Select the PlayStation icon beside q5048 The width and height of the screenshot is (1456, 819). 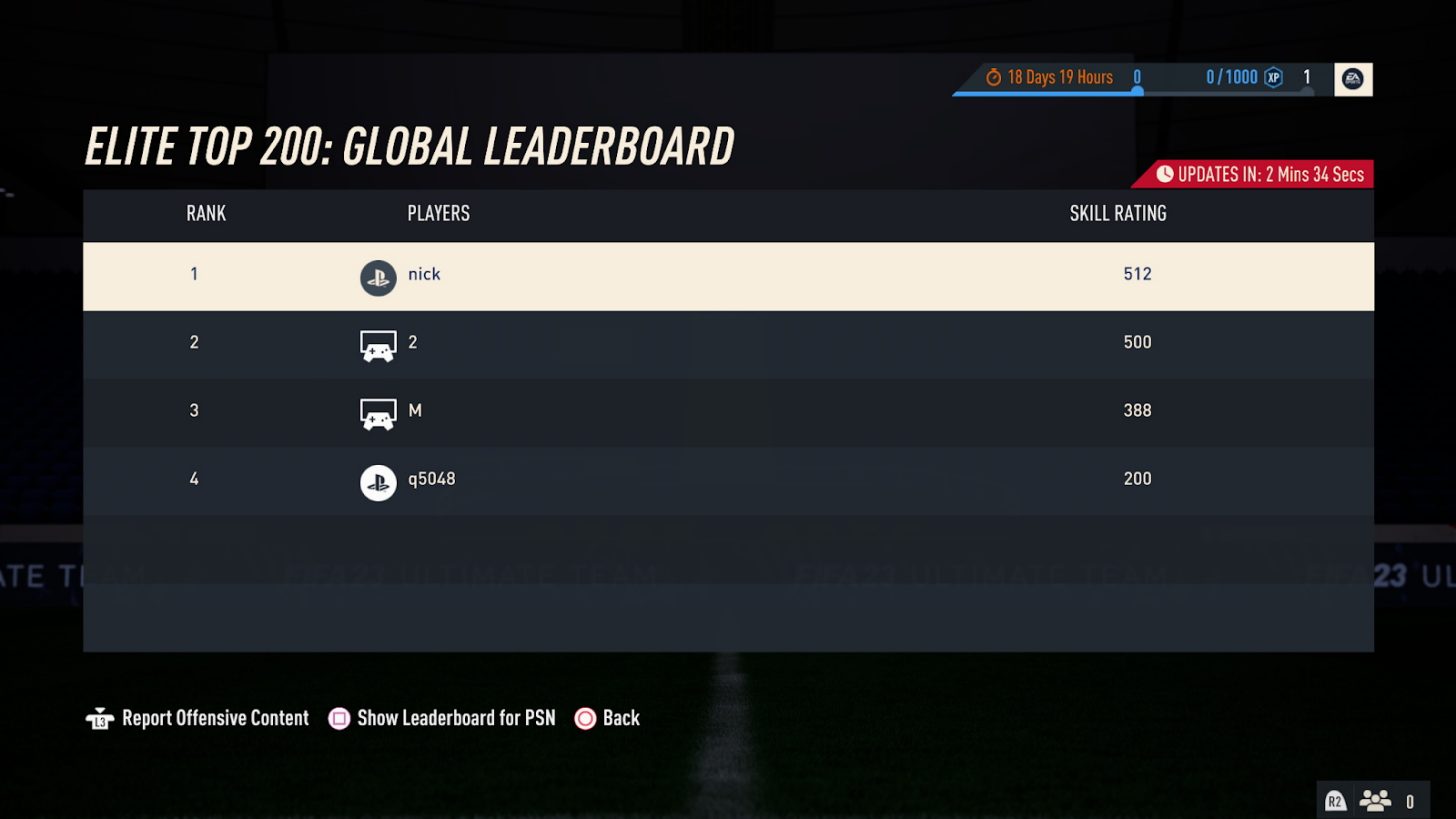tap(378, 481)
